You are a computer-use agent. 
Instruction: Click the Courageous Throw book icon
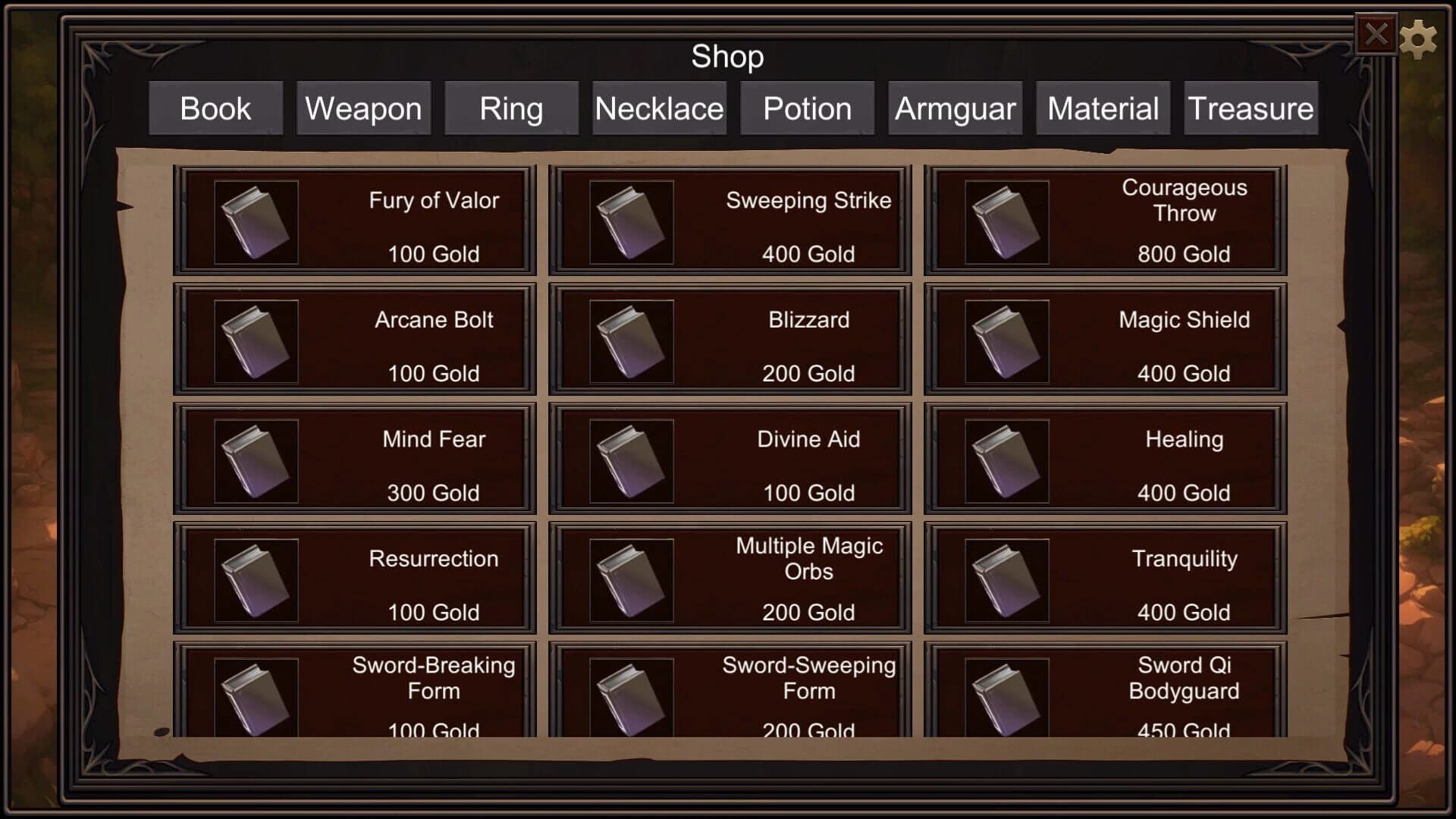tap(1005, 221)
